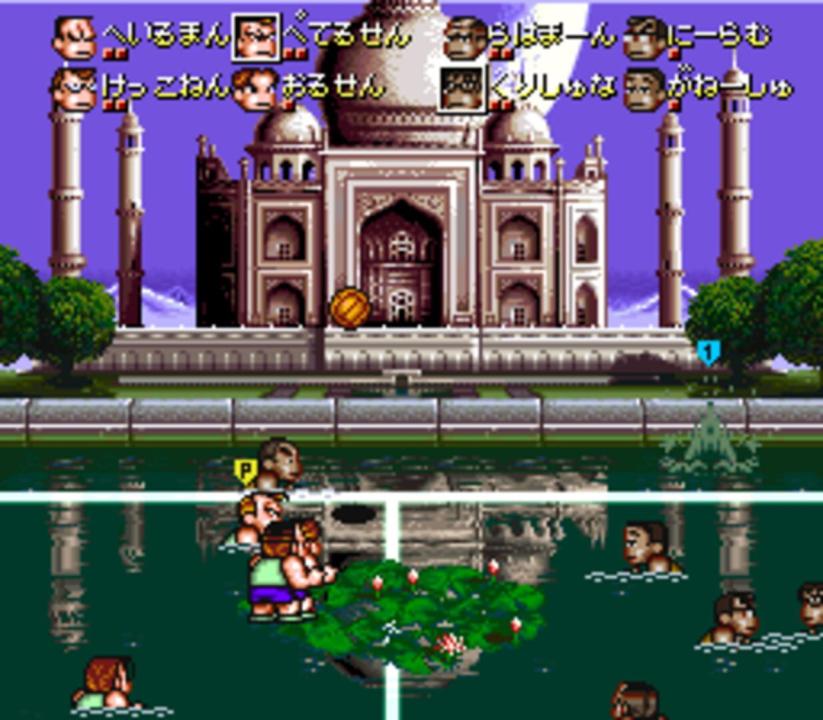The image size is (823, 720).
Task: Pick the らはまーん opponent portrait
Action: click(x=463, y=38)
